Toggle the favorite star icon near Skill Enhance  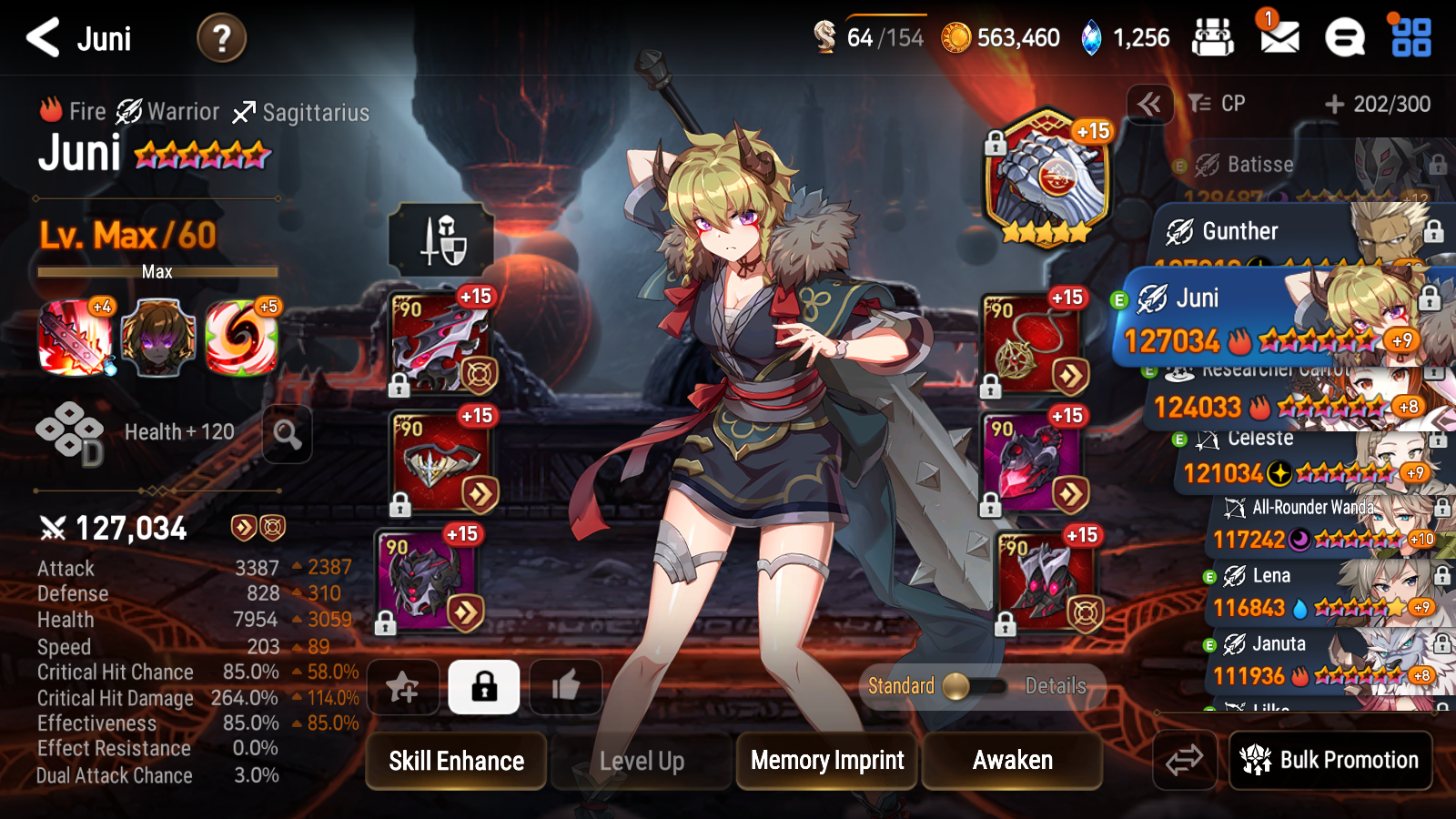[x=403, y=687]
